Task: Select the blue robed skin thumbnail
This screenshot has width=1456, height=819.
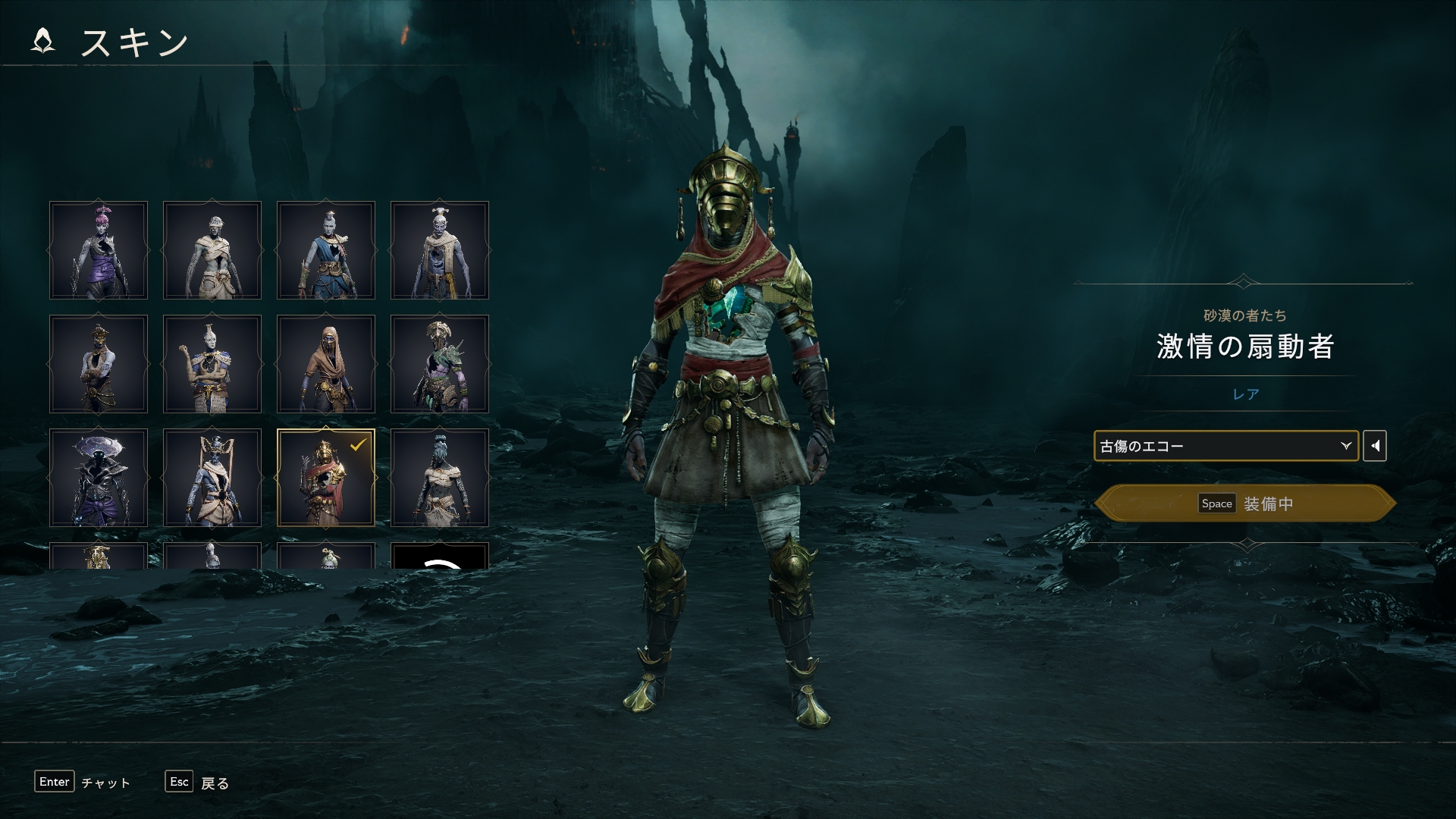Action: click(x=326, y=250)
